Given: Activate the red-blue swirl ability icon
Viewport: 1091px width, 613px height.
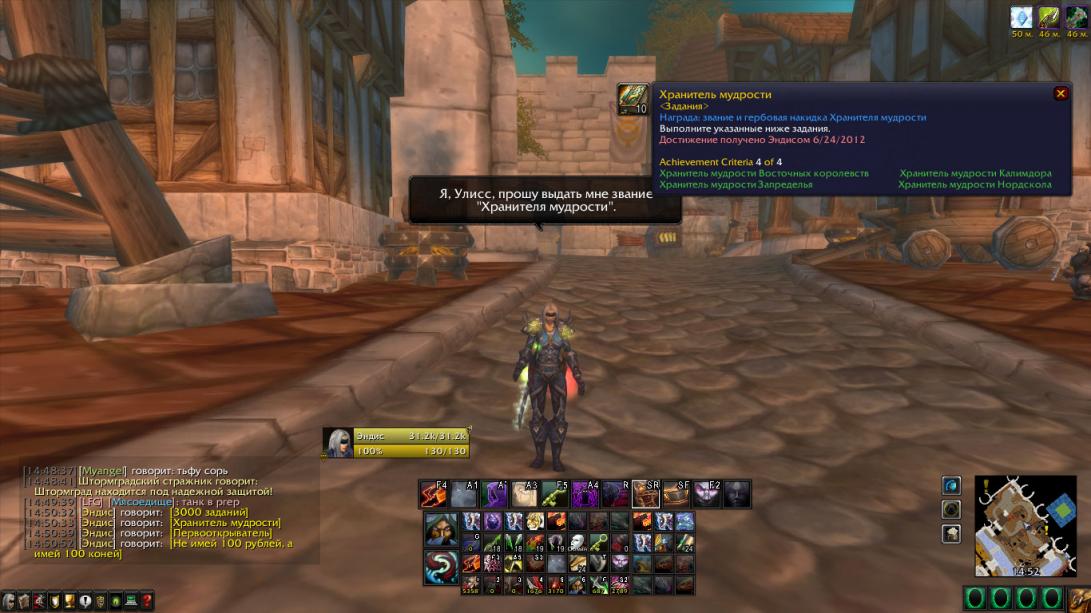Looking at the screenshot, I should [440, 568].
